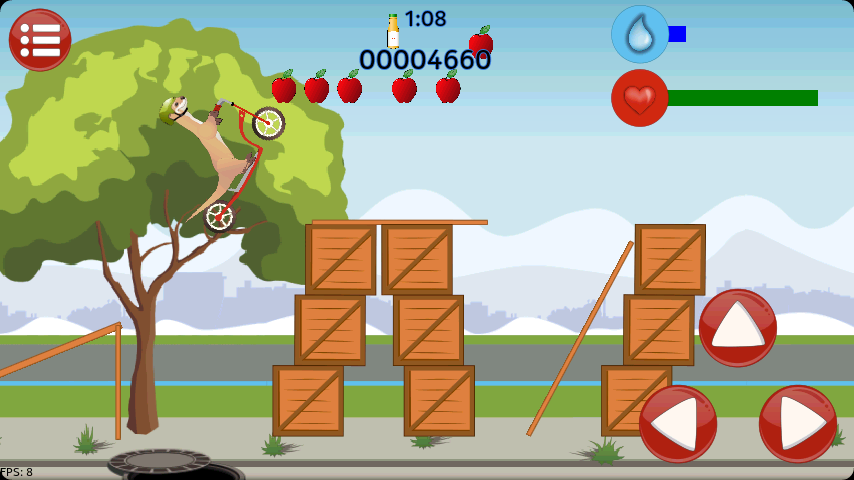854x480 pixels.
Task: Tap the red right arrow button
Action: [798, 424]
